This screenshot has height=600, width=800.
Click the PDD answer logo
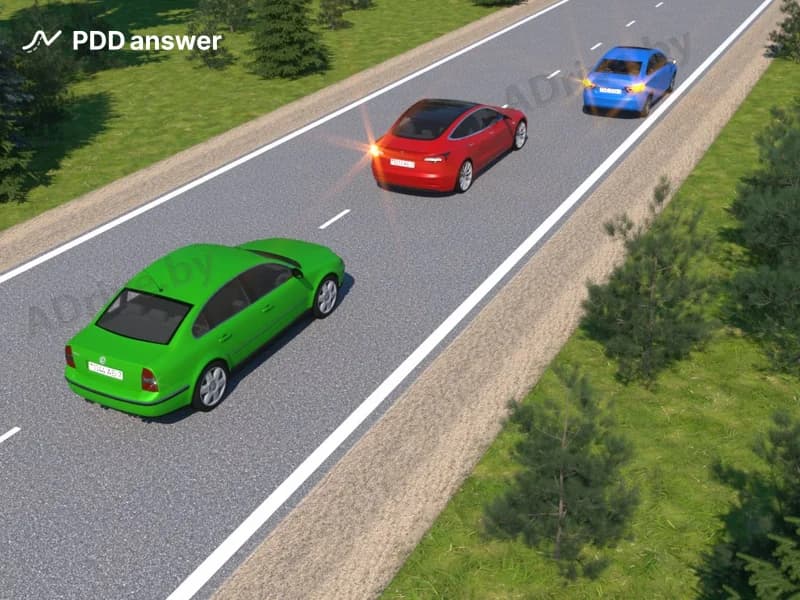[122, 41]
